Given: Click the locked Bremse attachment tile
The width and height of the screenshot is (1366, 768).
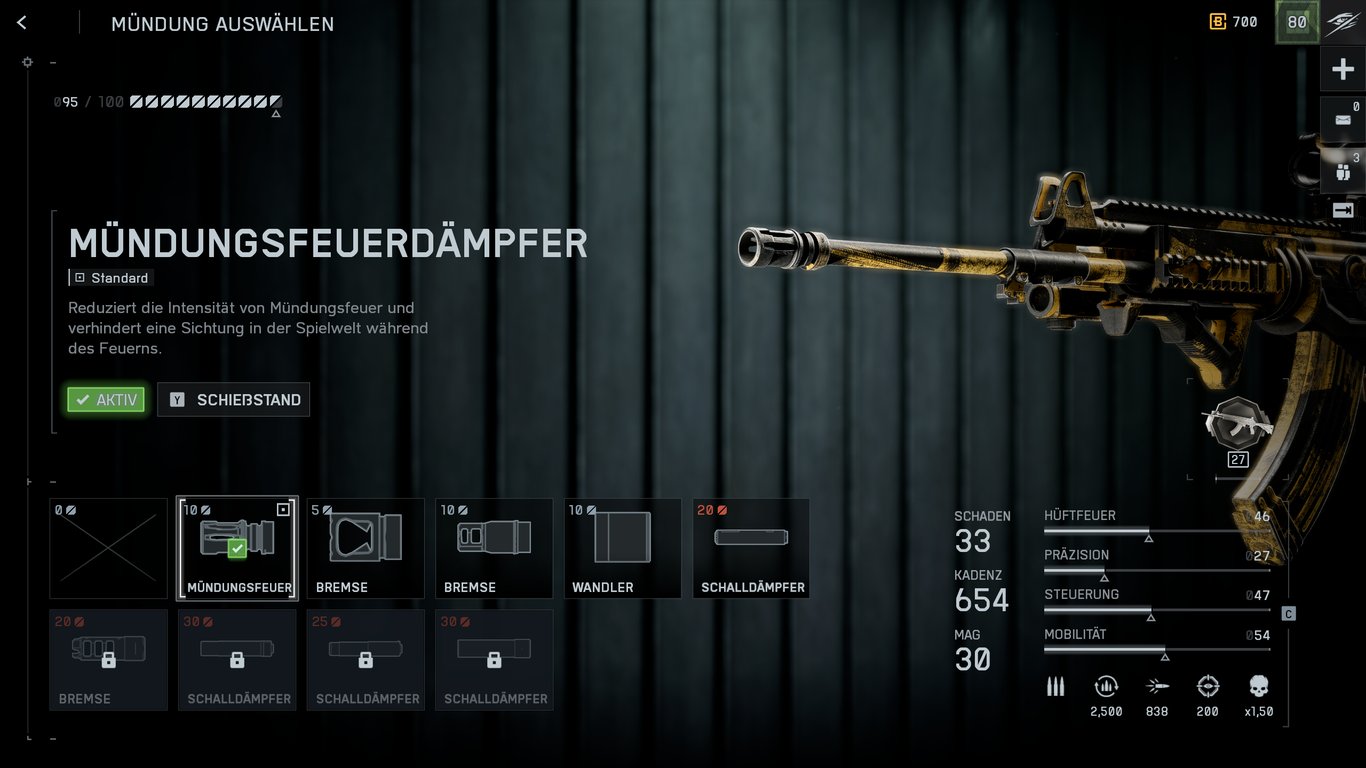Looking at the screenshot, I should (x=108, y=660).
